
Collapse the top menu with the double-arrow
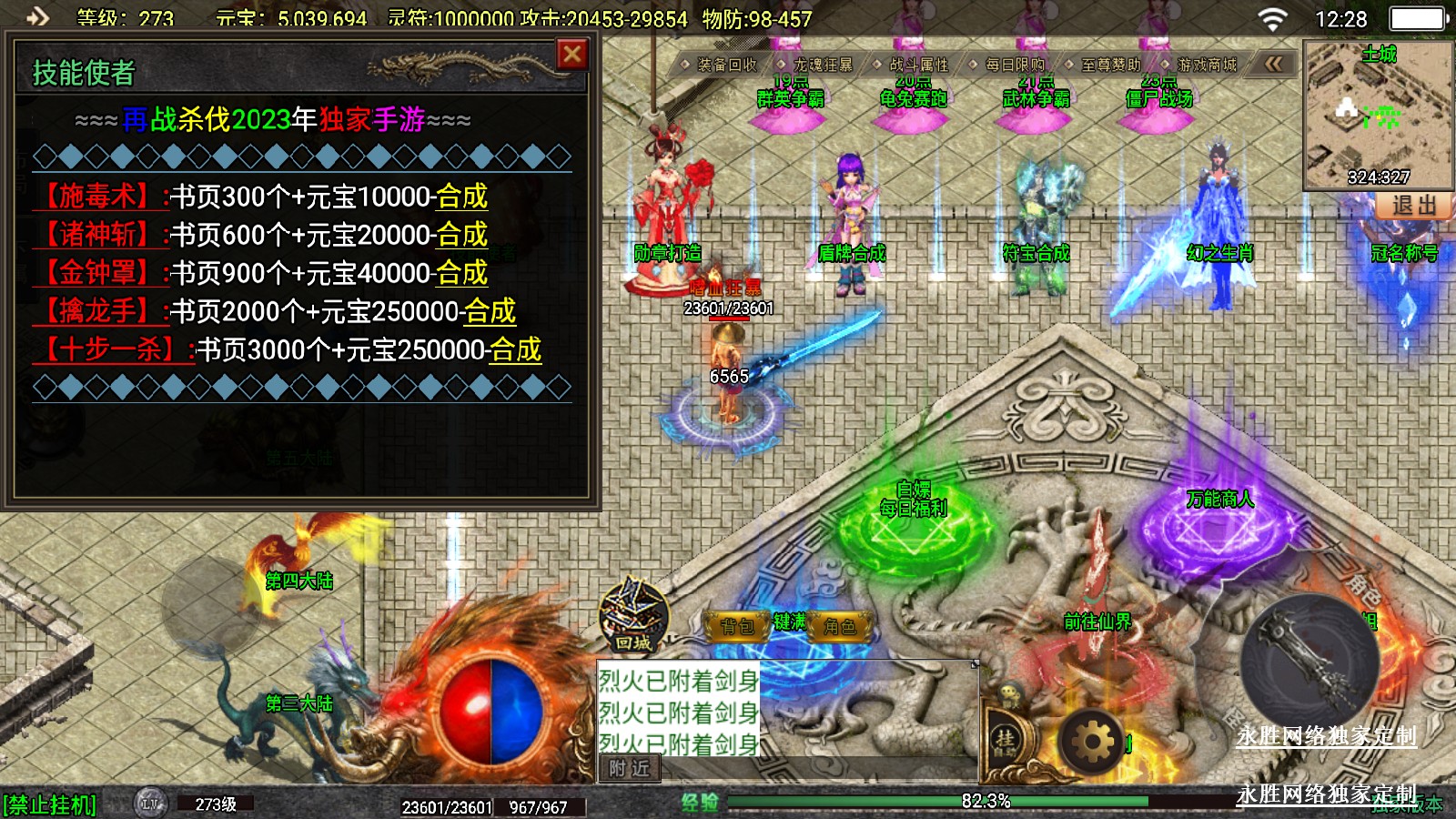pyautogui.click(x=1273, y=64)
